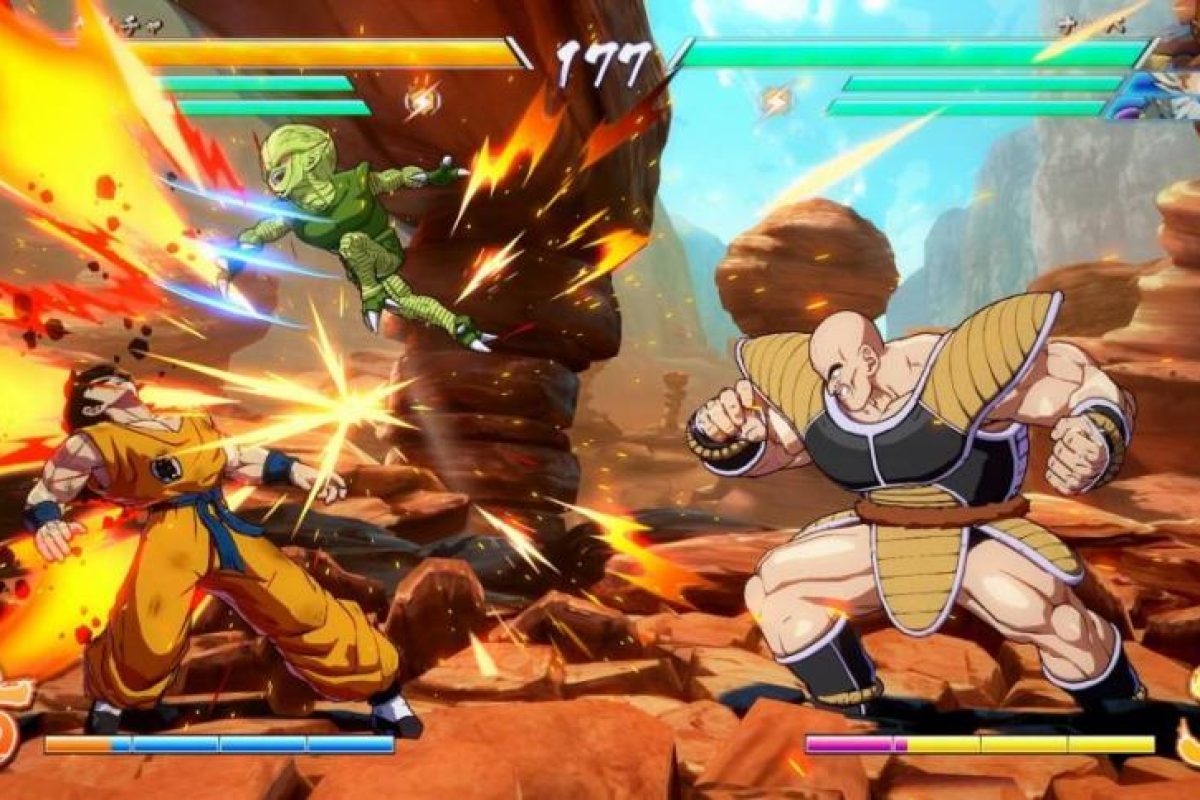
Task: Activate Nappa team's Sparking Blast lightning icon
Action: (777, 100)
